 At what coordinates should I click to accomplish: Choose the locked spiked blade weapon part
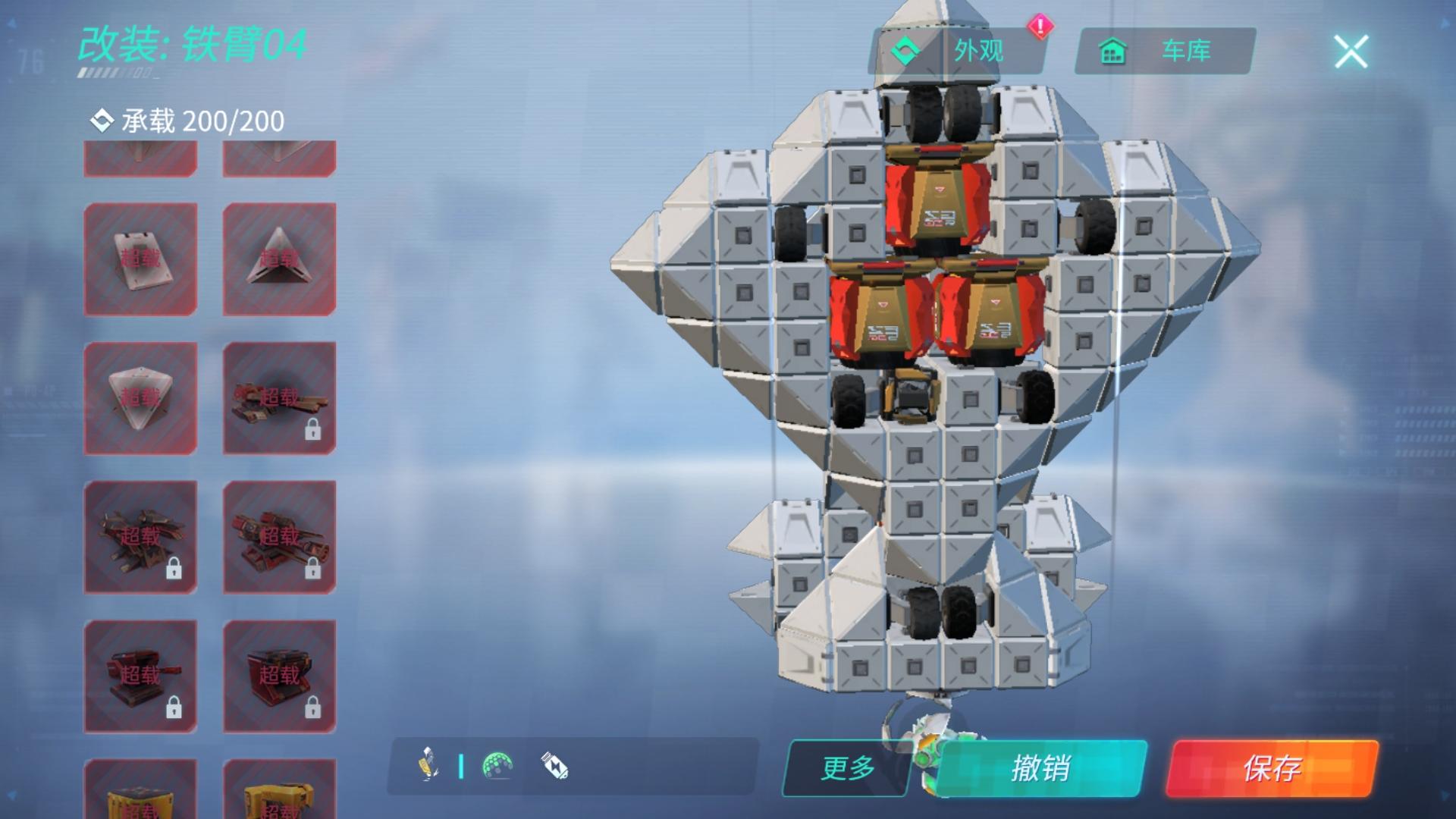140,537
